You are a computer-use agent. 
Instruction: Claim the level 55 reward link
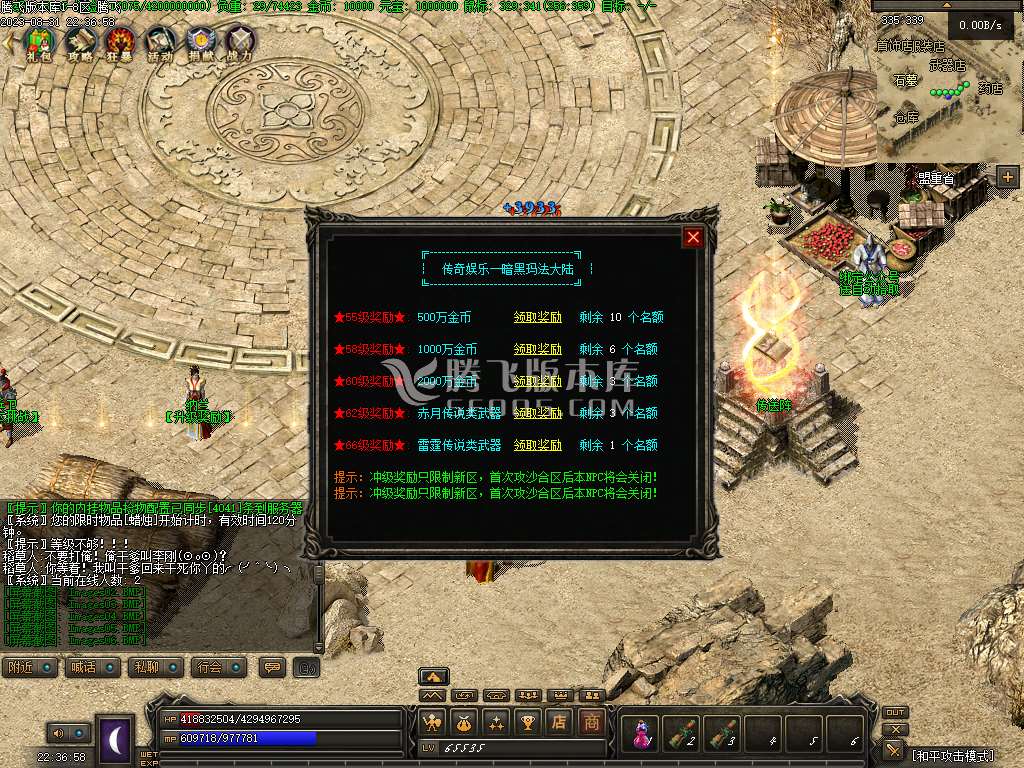(537, 318)
